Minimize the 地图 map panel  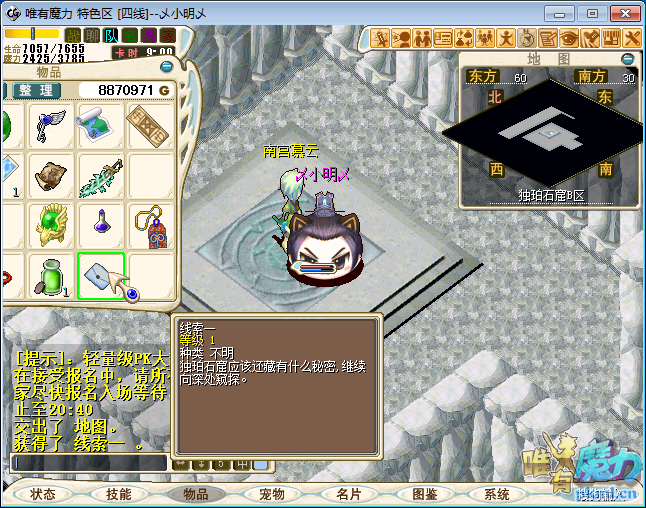628,59
